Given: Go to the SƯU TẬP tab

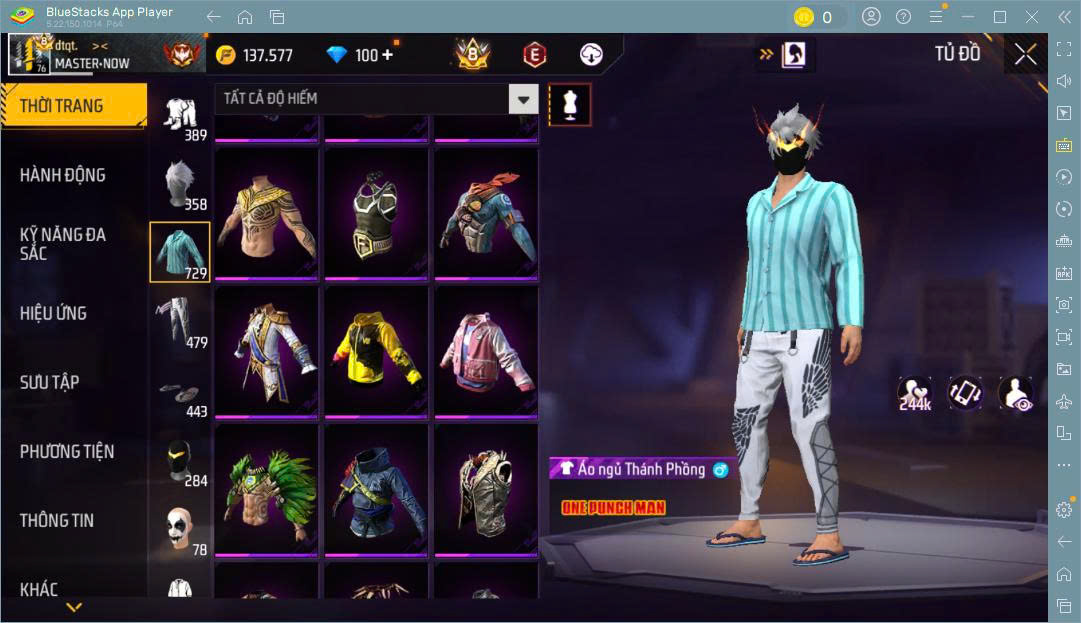Looking at the screenshot, I should coord(50,382).
